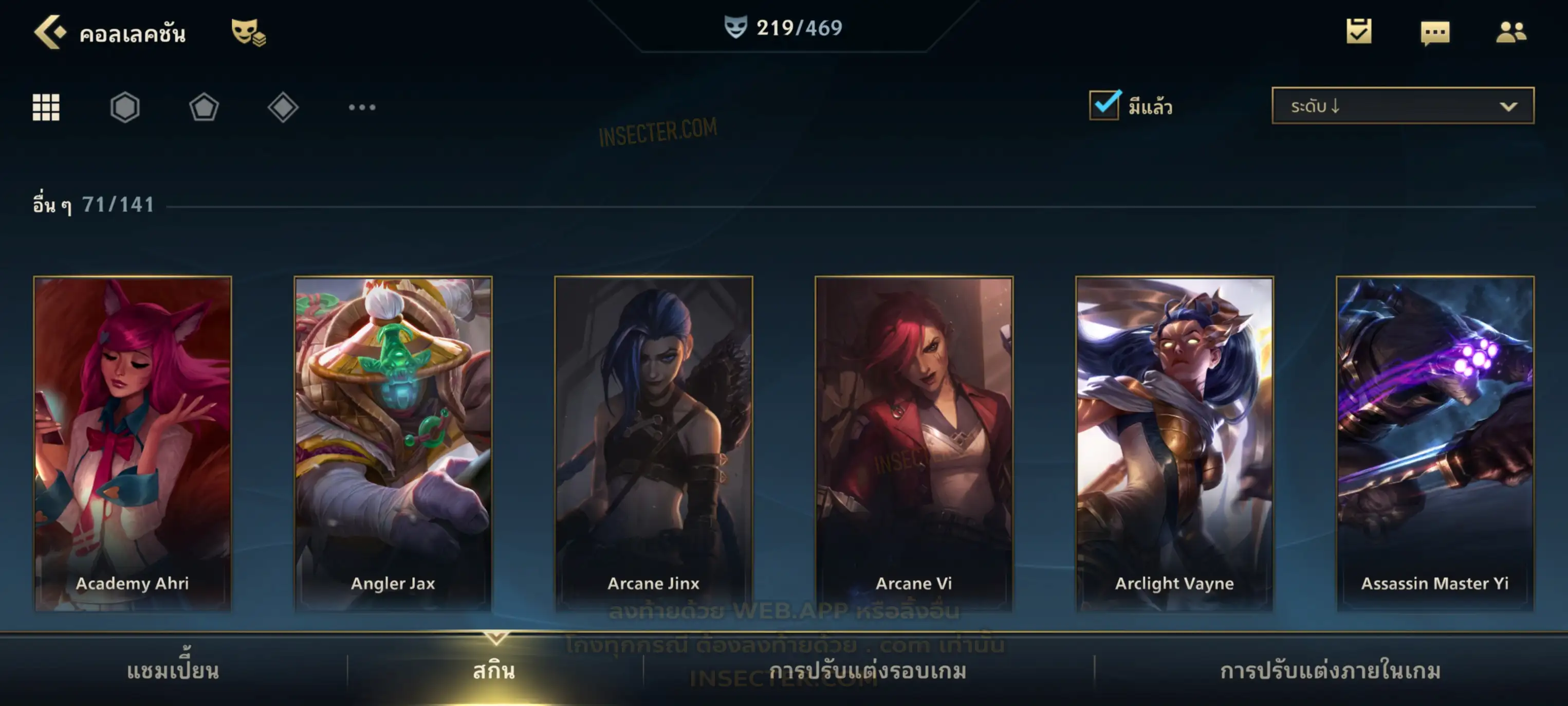This screenshot has width=1568, height=706.
Task: Choose the diamond rarity filter
Action: [283, 107]
